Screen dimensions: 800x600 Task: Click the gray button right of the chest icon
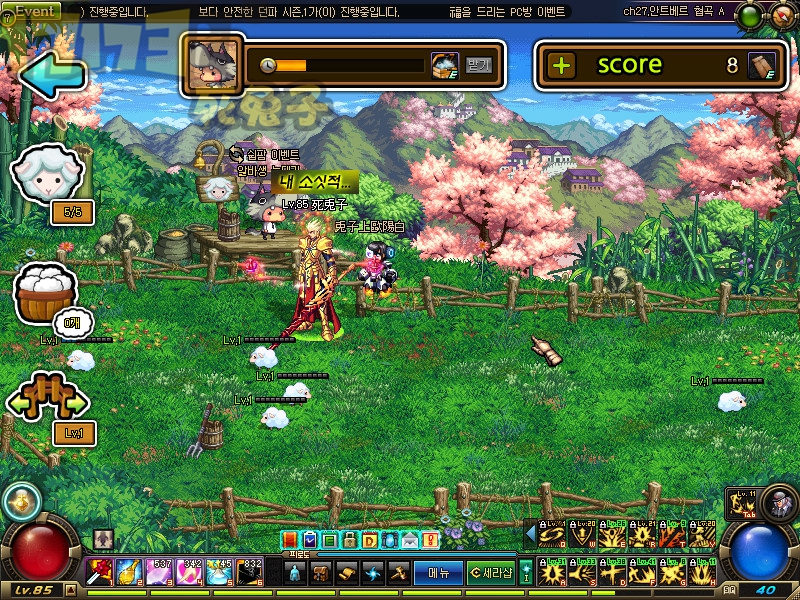coord(479,66)
